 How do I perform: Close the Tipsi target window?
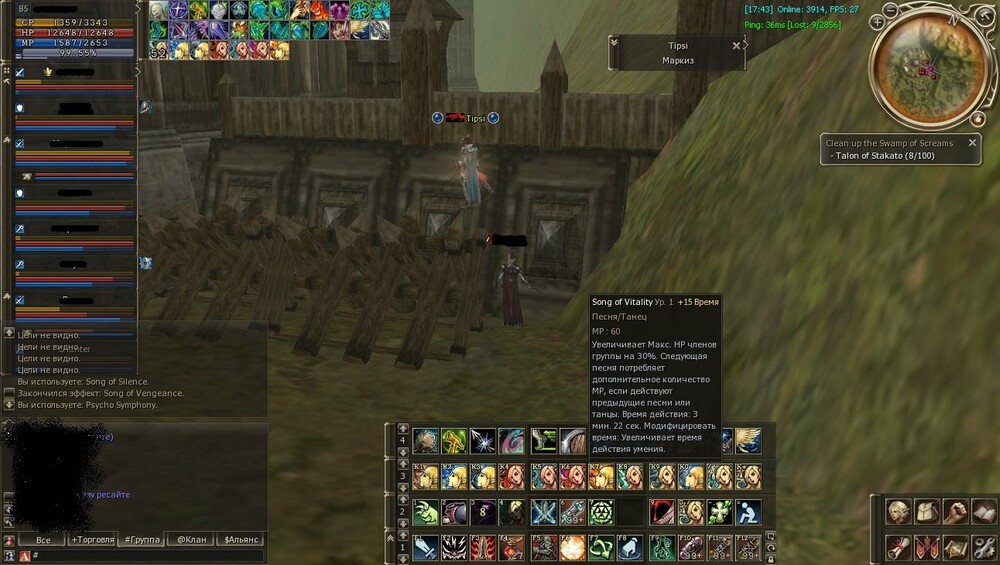[737, 45]
